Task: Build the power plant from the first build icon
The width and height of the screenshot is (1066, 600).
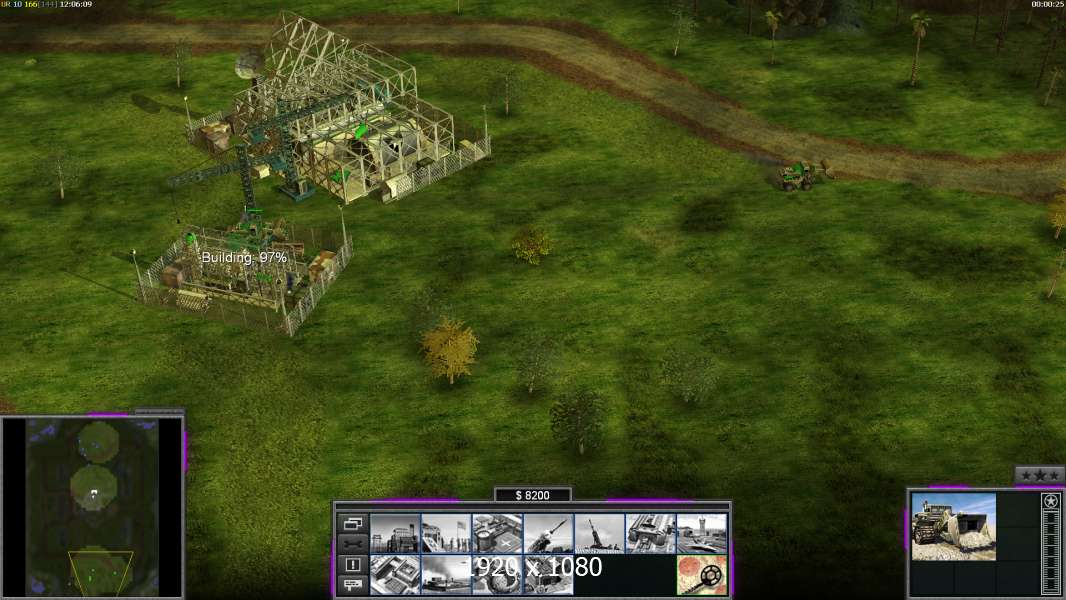Action: click(395, 534)
